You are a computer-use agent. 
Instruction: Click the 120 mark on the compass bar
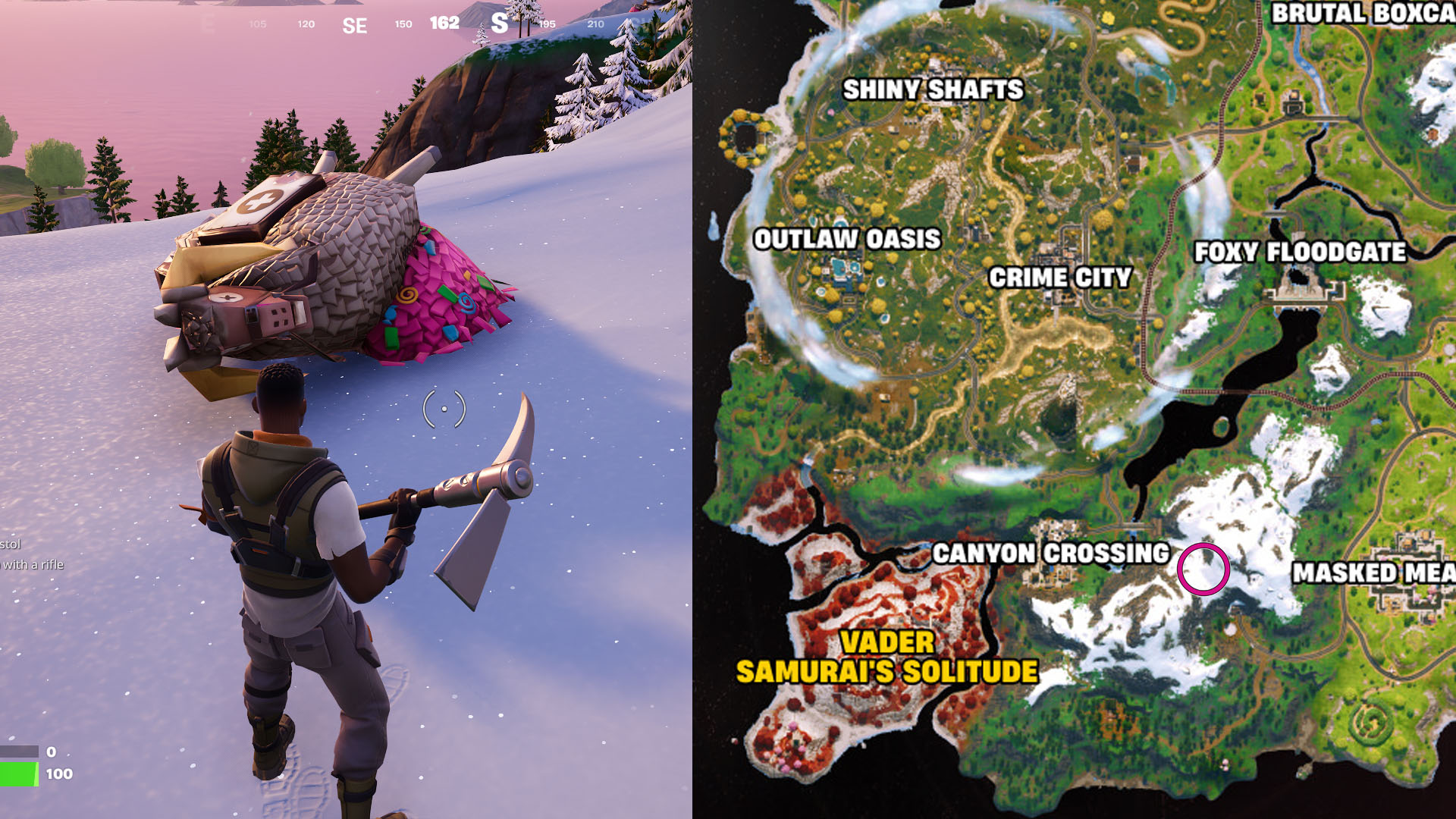coord(306,24)
